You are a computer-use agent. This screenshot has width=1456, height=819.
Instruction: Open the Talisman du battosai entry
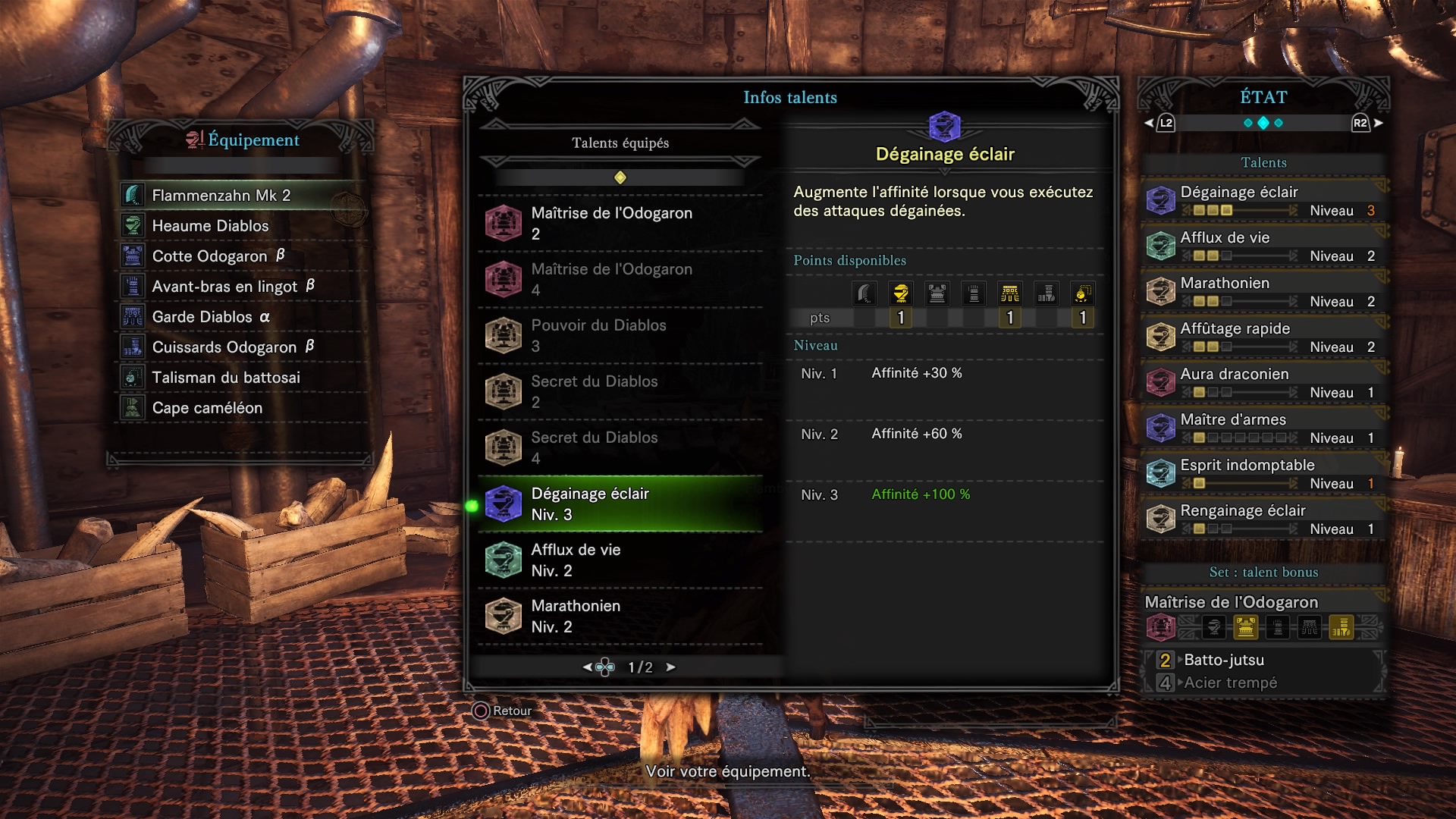coord(226,378)
